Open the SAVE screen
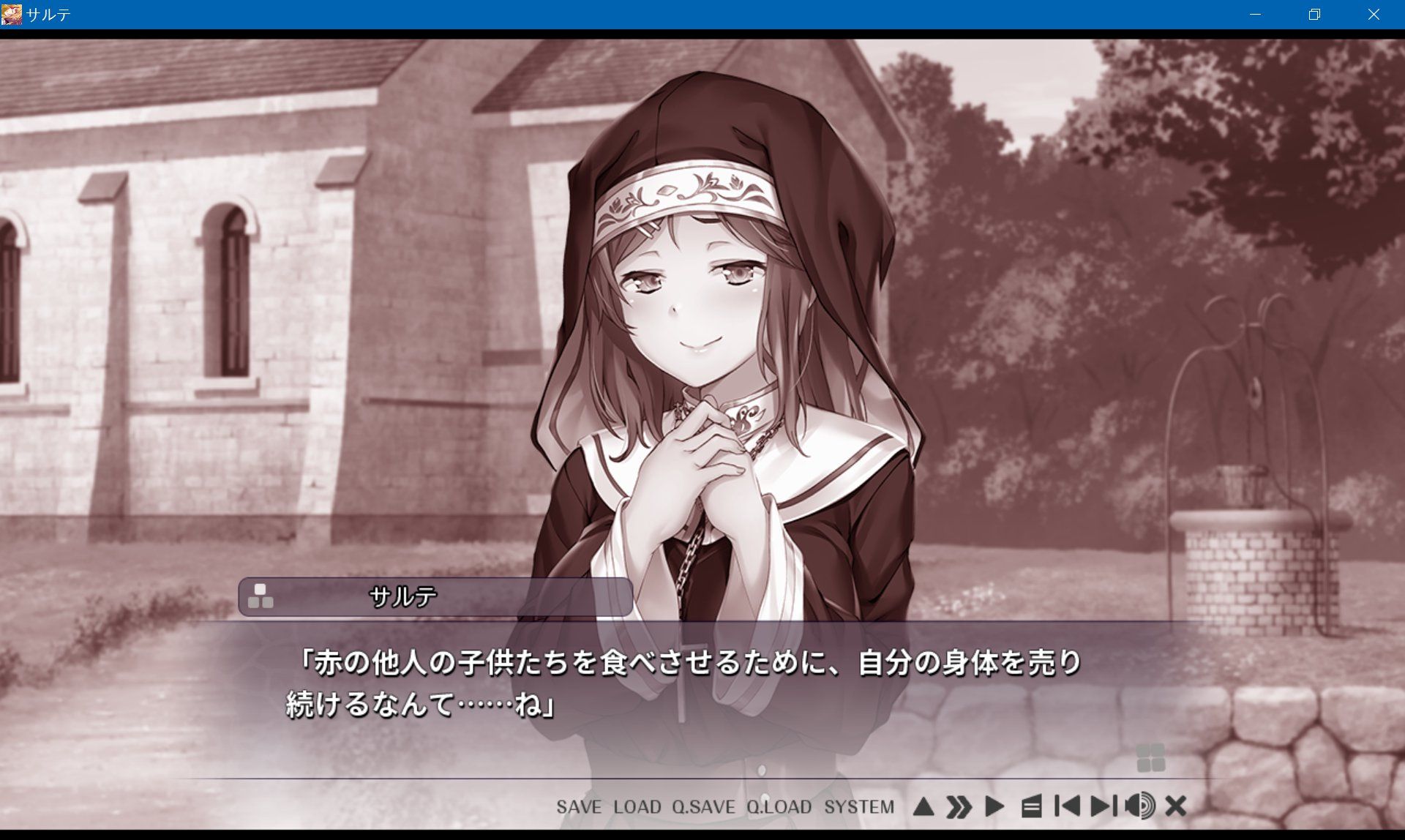Image resolution: width=1405 pixels, height=840 pixels. (578, 808)
